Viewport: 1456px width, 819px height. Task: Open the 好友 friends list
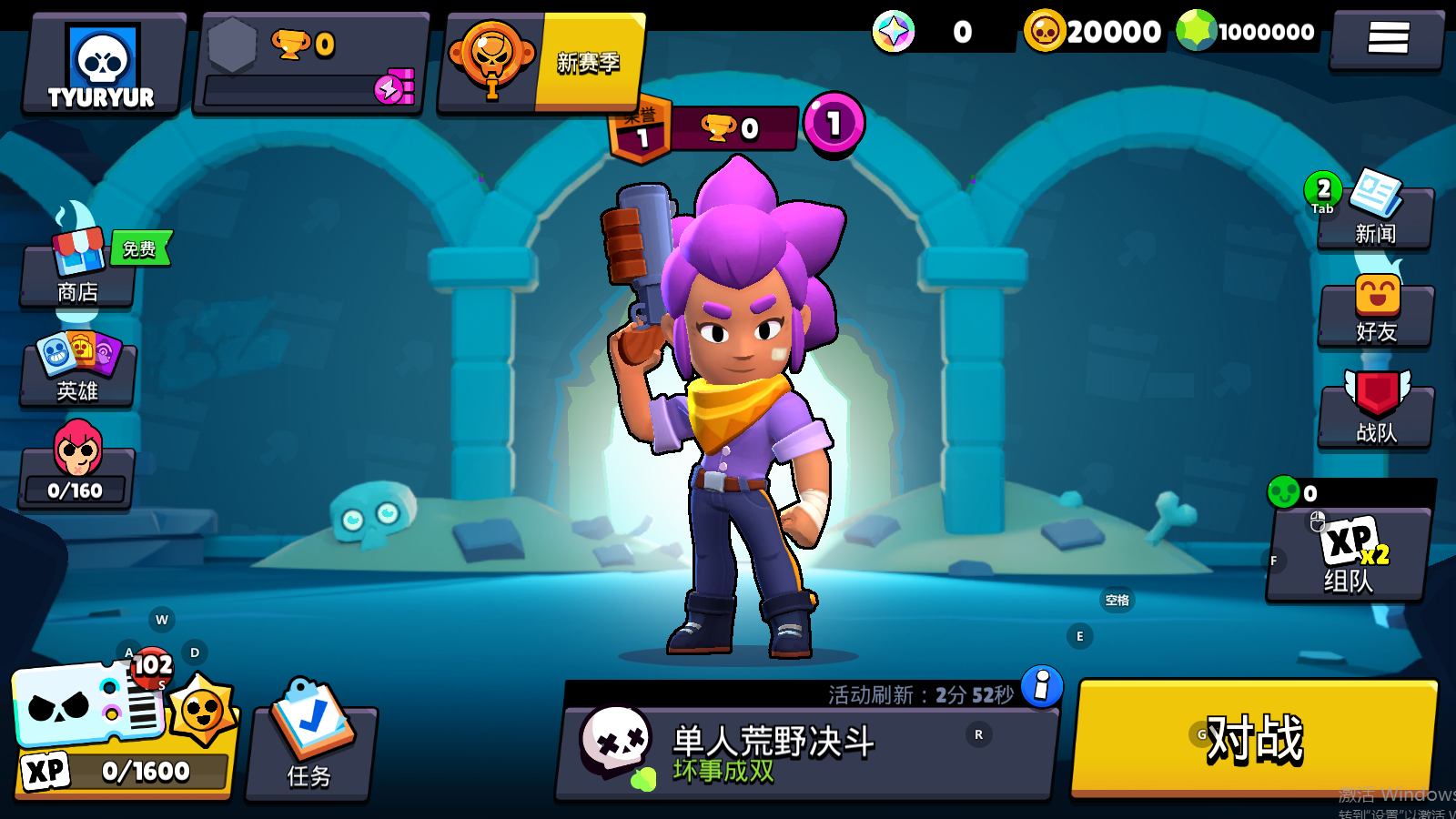click(1376, 313)
